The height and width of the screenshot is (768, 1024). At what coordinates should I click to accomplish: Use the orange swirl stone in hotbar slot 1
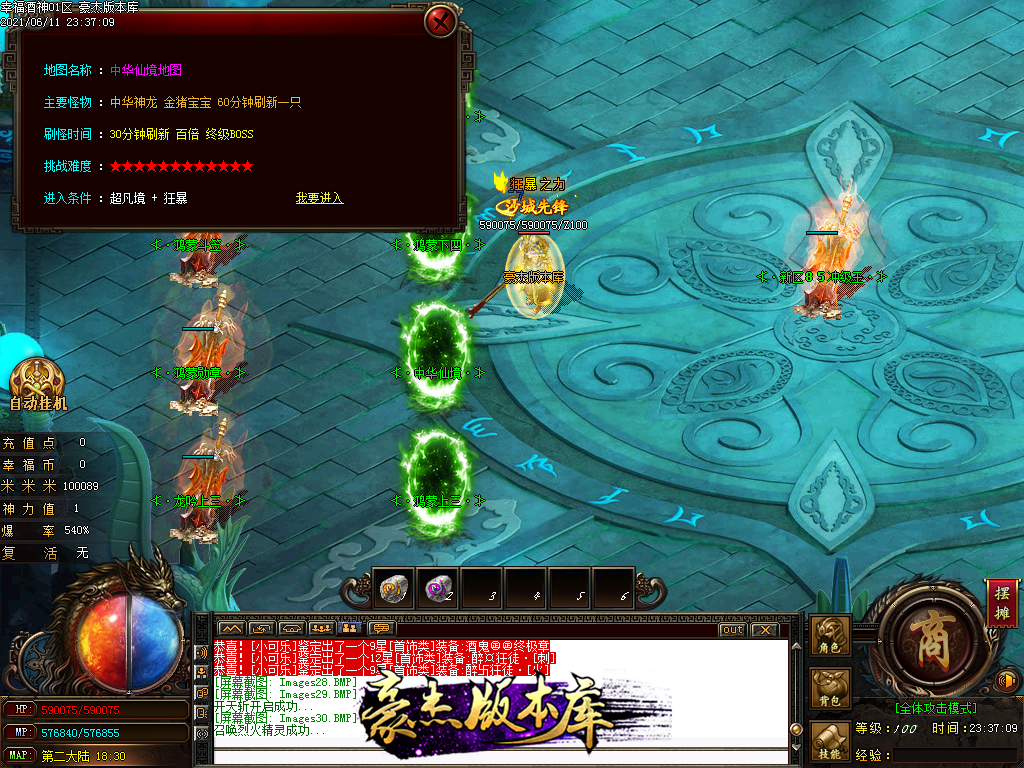click(391, 588)
